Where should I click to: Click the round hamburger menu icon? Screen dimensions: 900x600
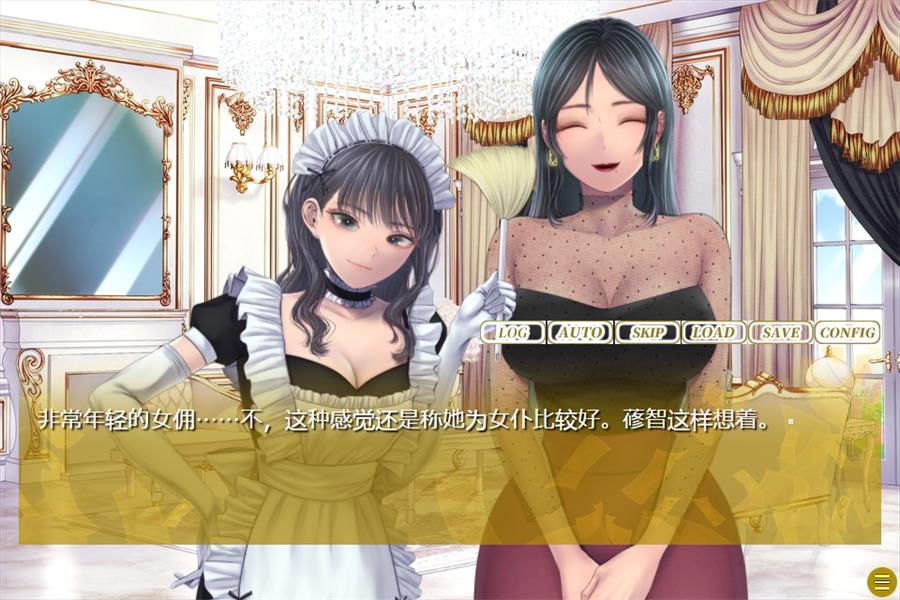tap(881, 580)
